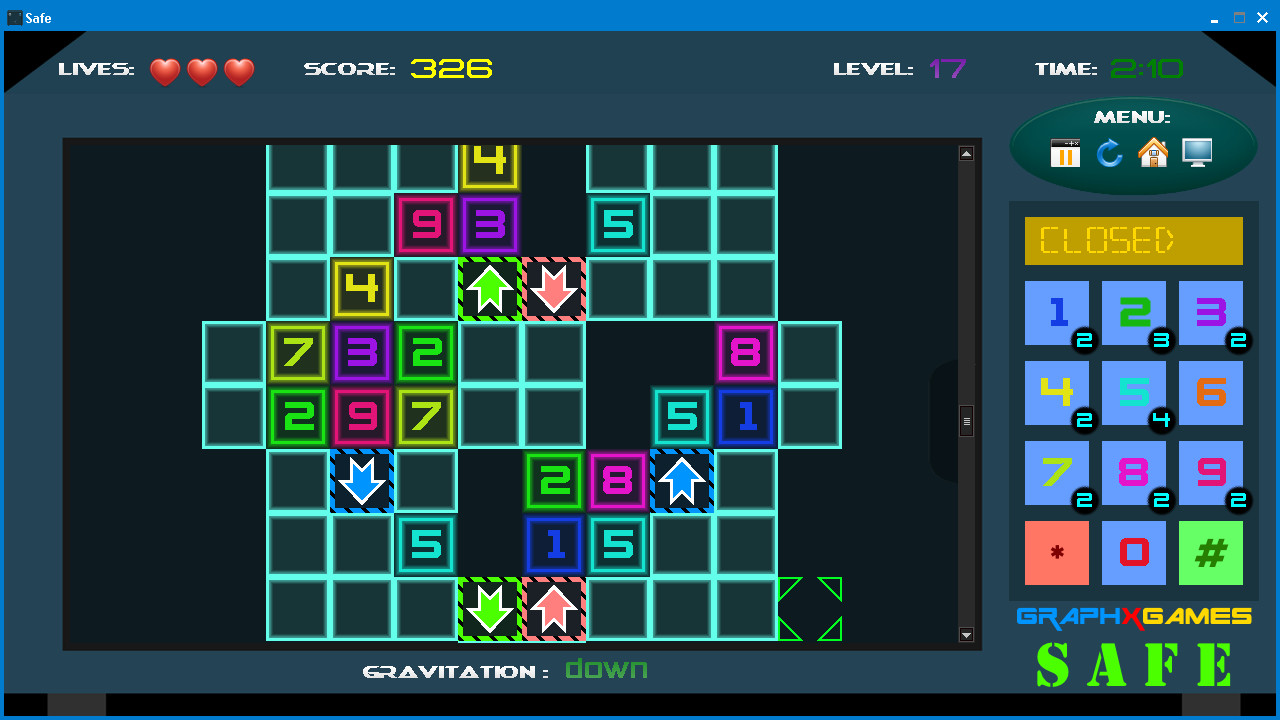Click the green SAFE title

point(1133,662)
